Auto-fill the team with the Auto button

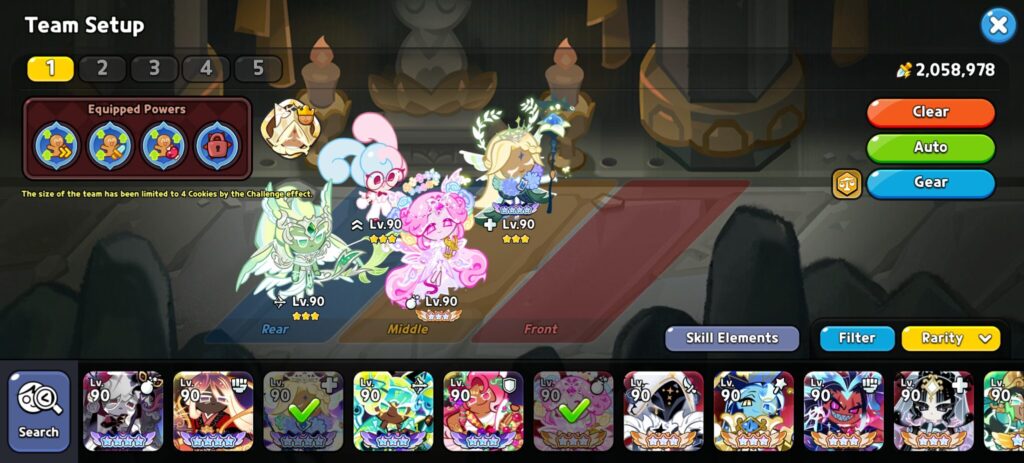coord(930,148)
